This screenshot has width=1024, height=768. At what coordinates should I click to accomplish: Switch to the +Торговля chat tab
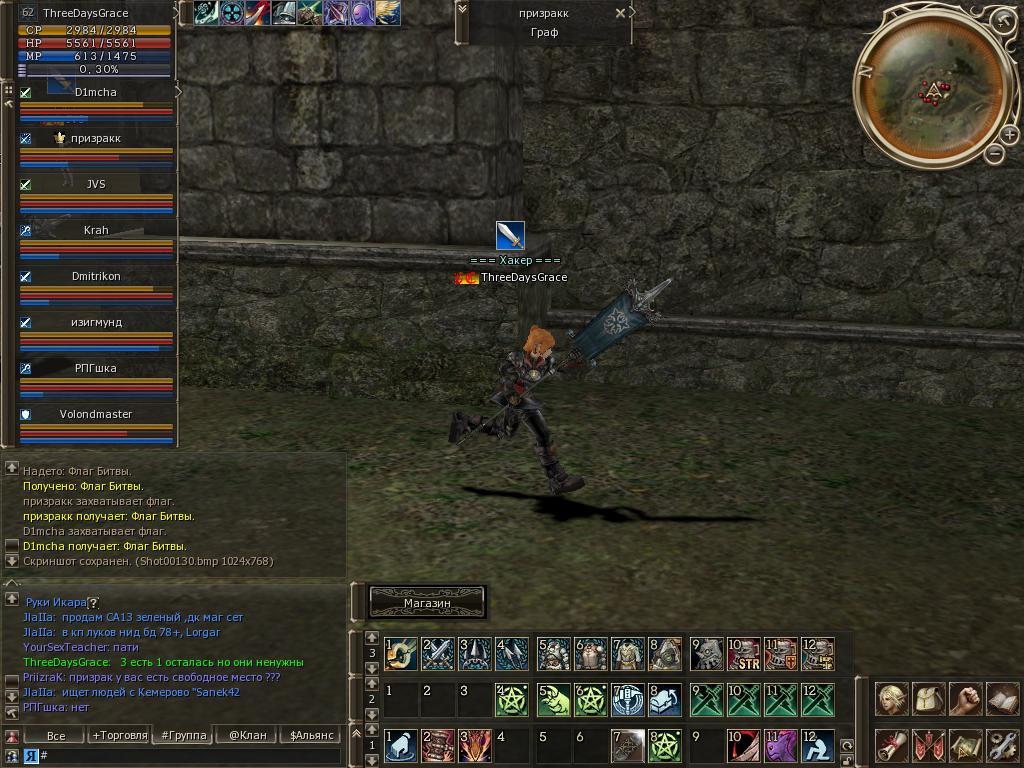coord(119,735)
